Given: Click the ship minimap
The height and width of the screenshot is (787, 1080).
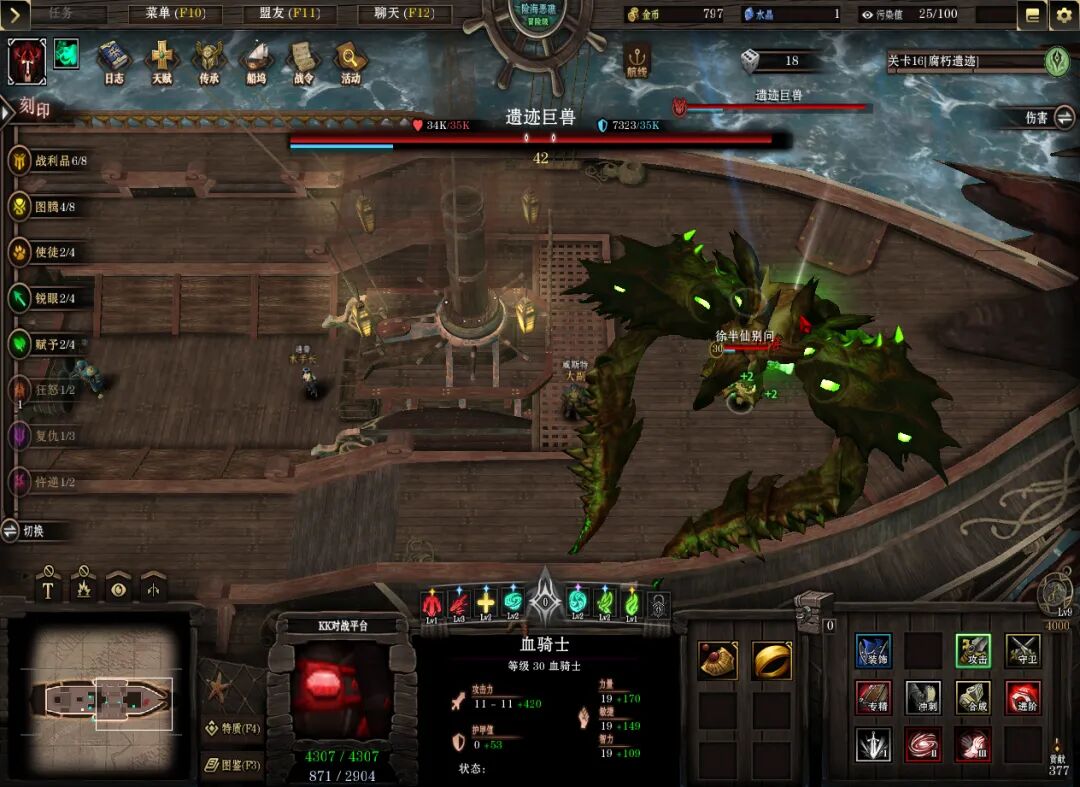Looking at the screenshot, I should [110, 699].
